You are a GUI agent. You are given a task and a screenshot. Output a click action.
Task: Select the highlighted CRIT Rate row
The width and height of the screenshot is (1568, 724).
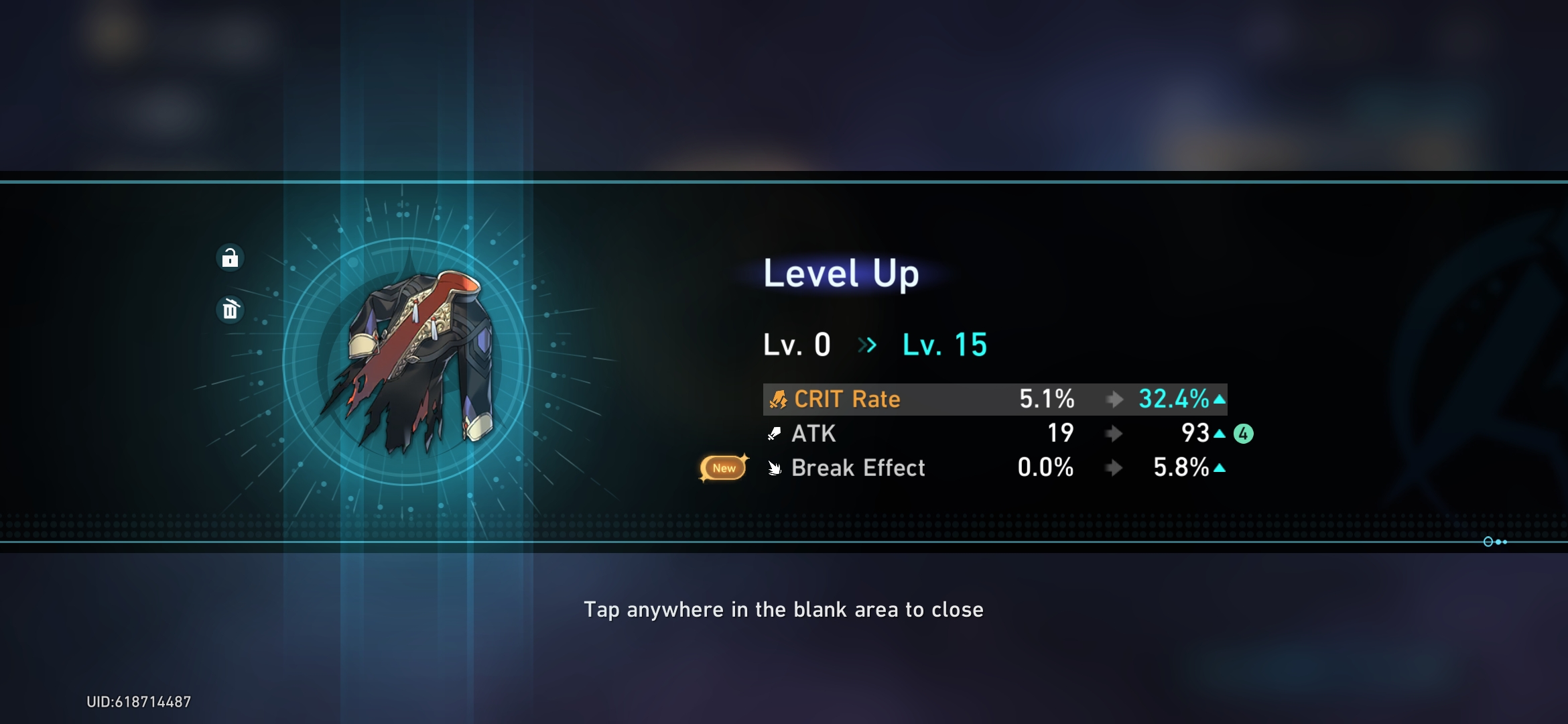click(995, 399)
